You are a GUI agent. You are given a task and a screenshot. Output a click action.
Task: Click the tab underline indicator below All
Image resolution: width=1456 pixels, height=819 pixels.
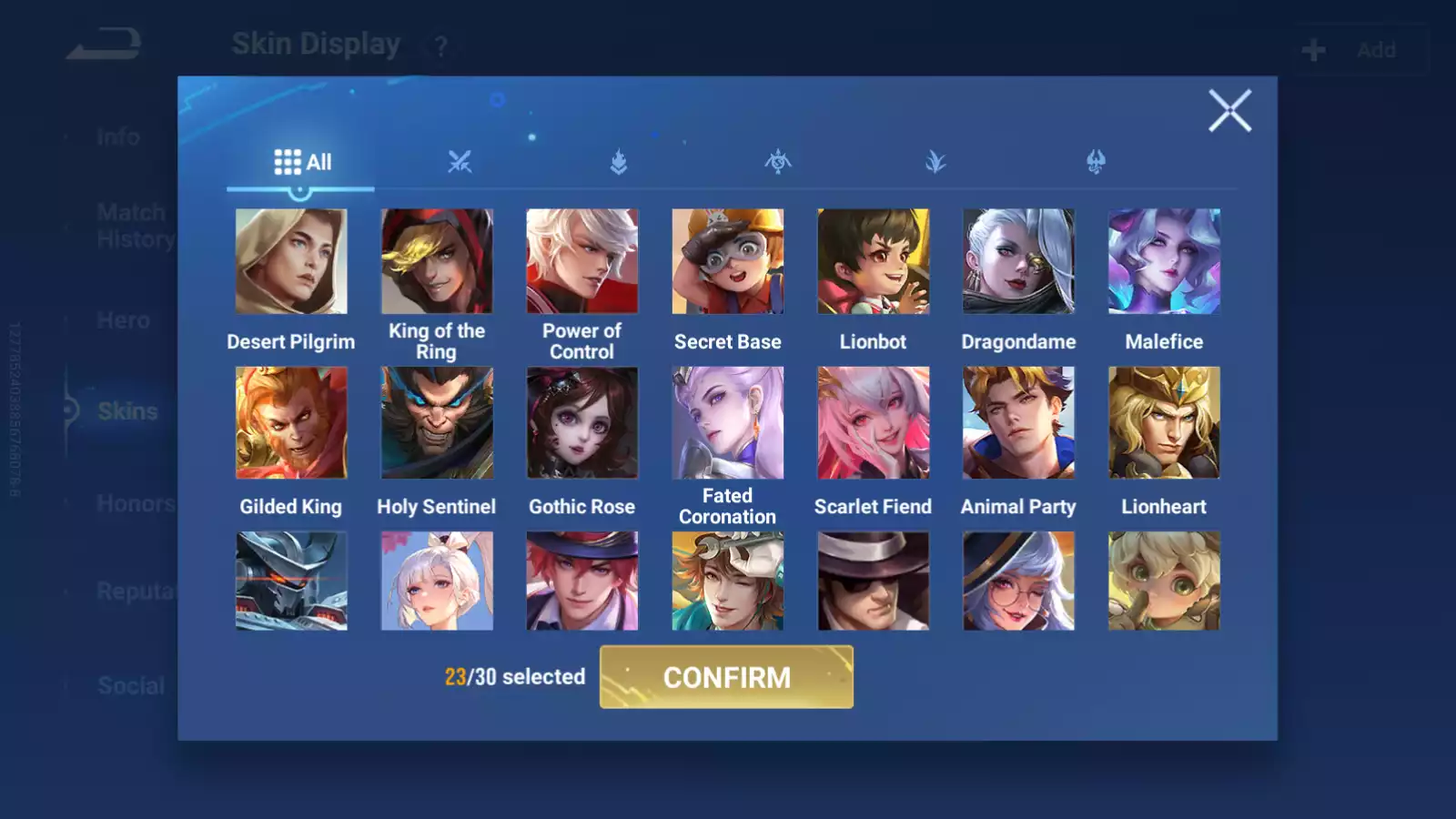[300, 187]
